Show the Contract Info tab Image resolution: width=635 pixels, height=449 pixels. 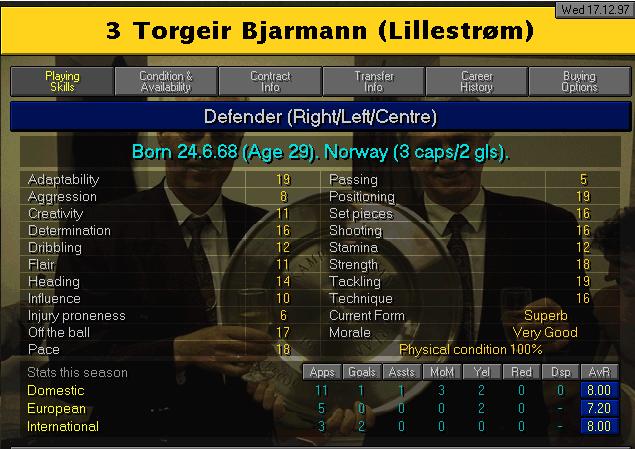click(270, 82)
